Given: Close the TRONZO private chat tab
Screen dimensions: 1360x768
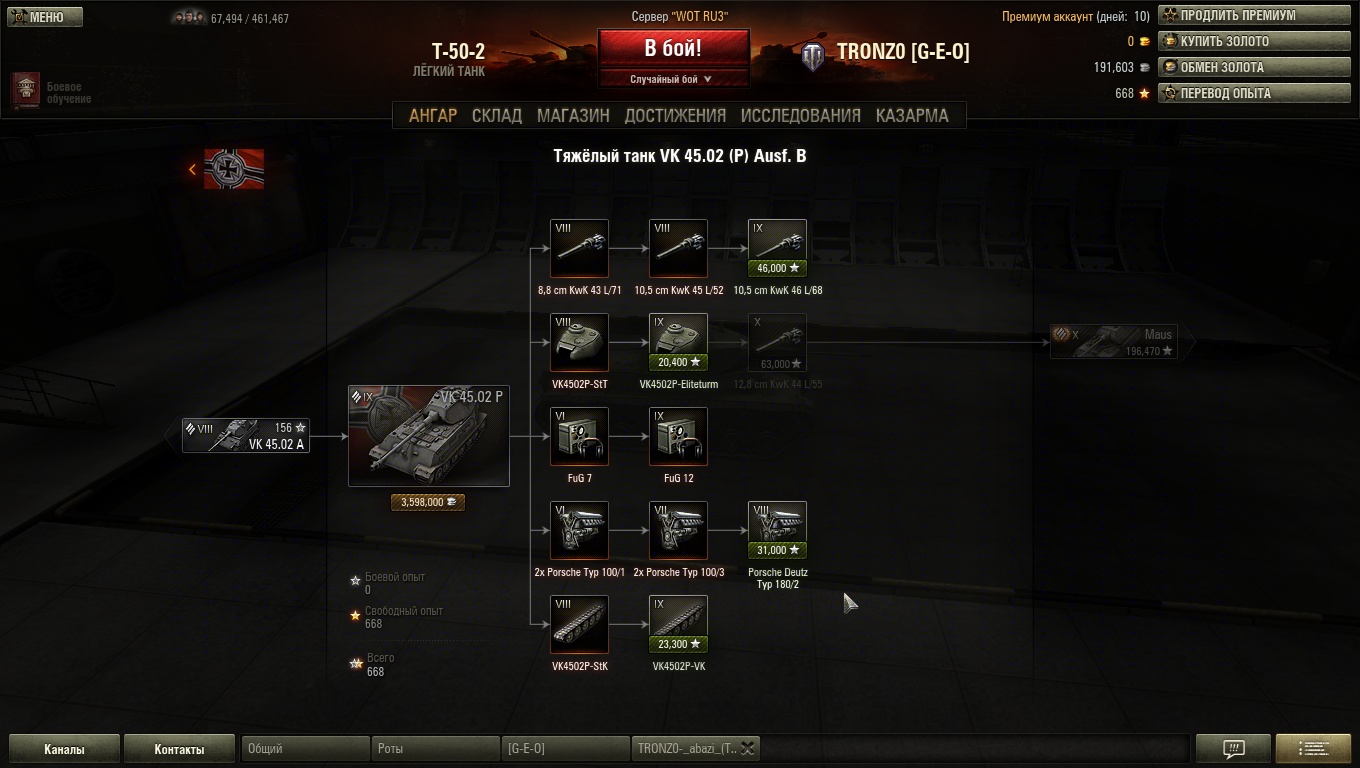Looking at the screenshot, I should 747,748.
